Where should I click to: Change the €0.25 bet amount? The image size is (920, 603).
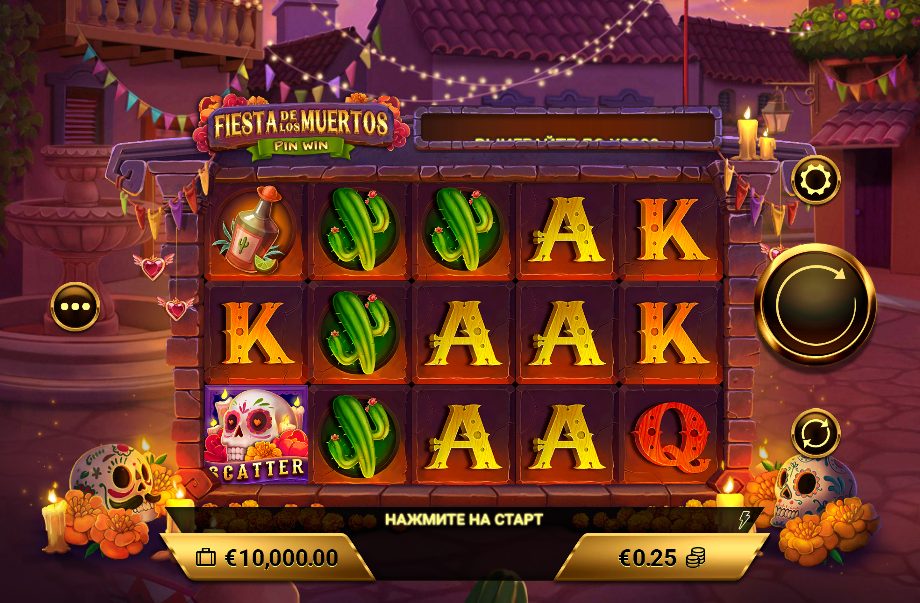662,558
